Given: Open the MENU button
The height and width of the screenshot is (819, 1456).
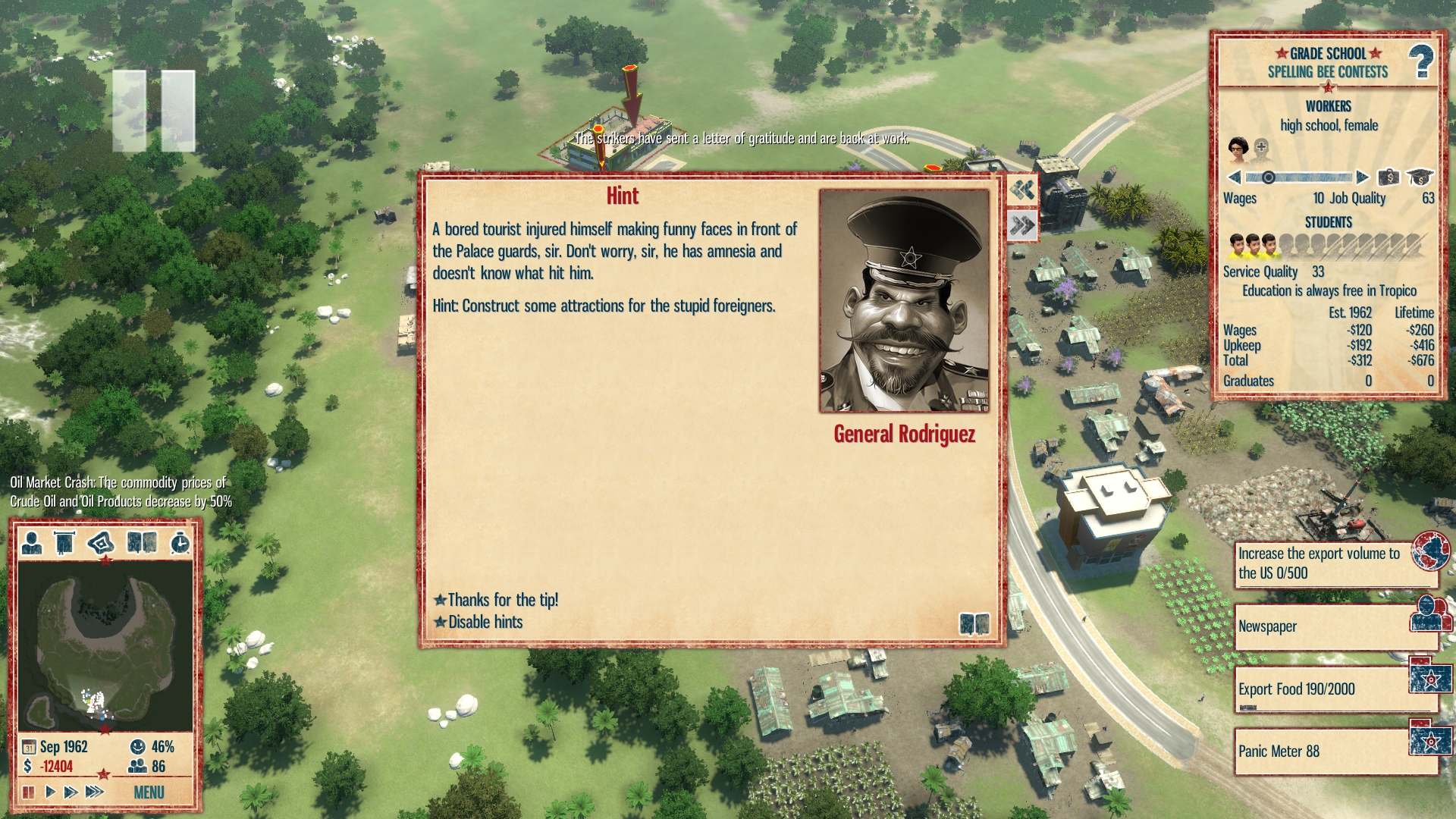Looking at the screenshot, I should (149, 792).
